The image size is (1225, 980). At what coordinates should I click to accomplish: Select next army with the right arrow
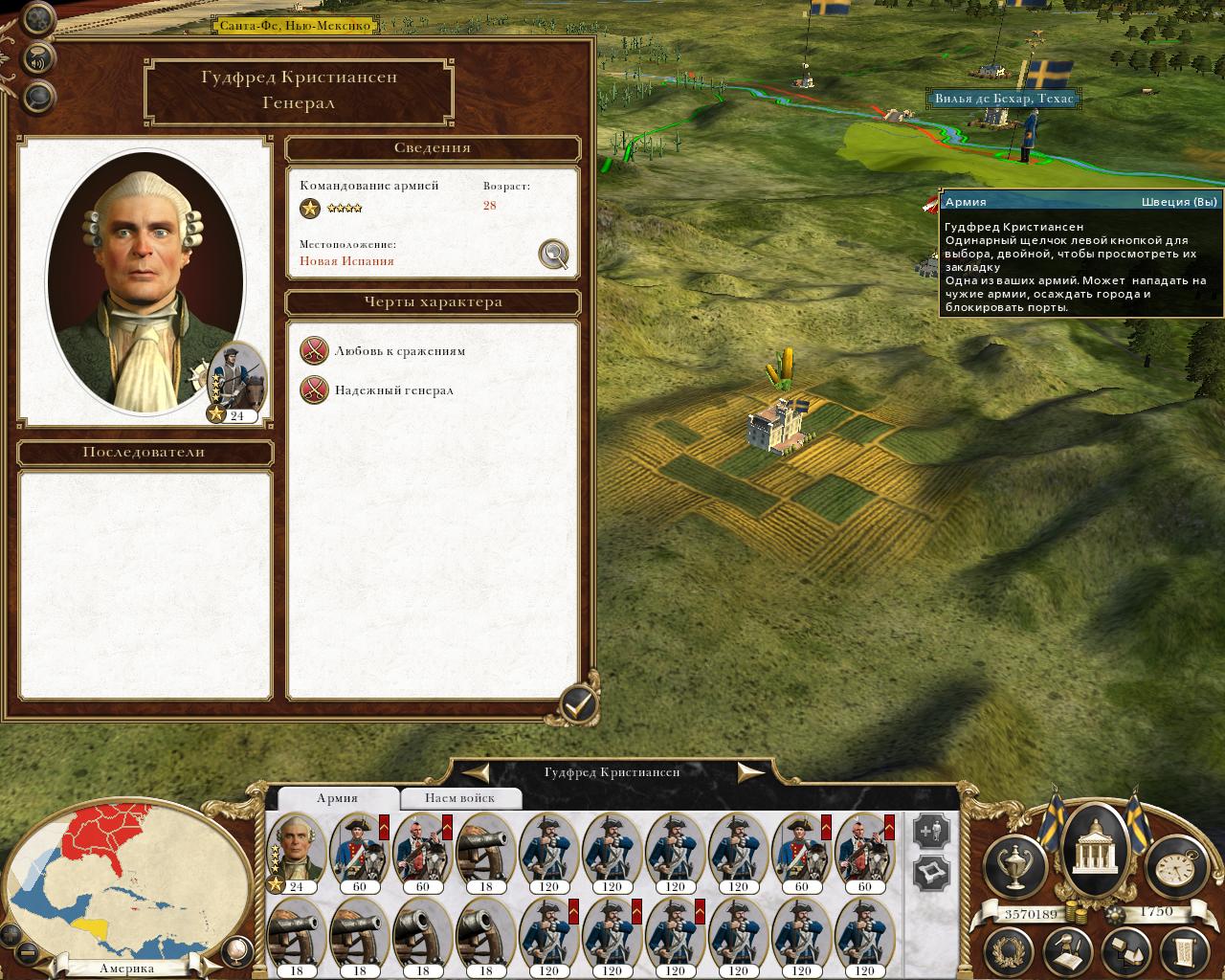tap(750, 771)
